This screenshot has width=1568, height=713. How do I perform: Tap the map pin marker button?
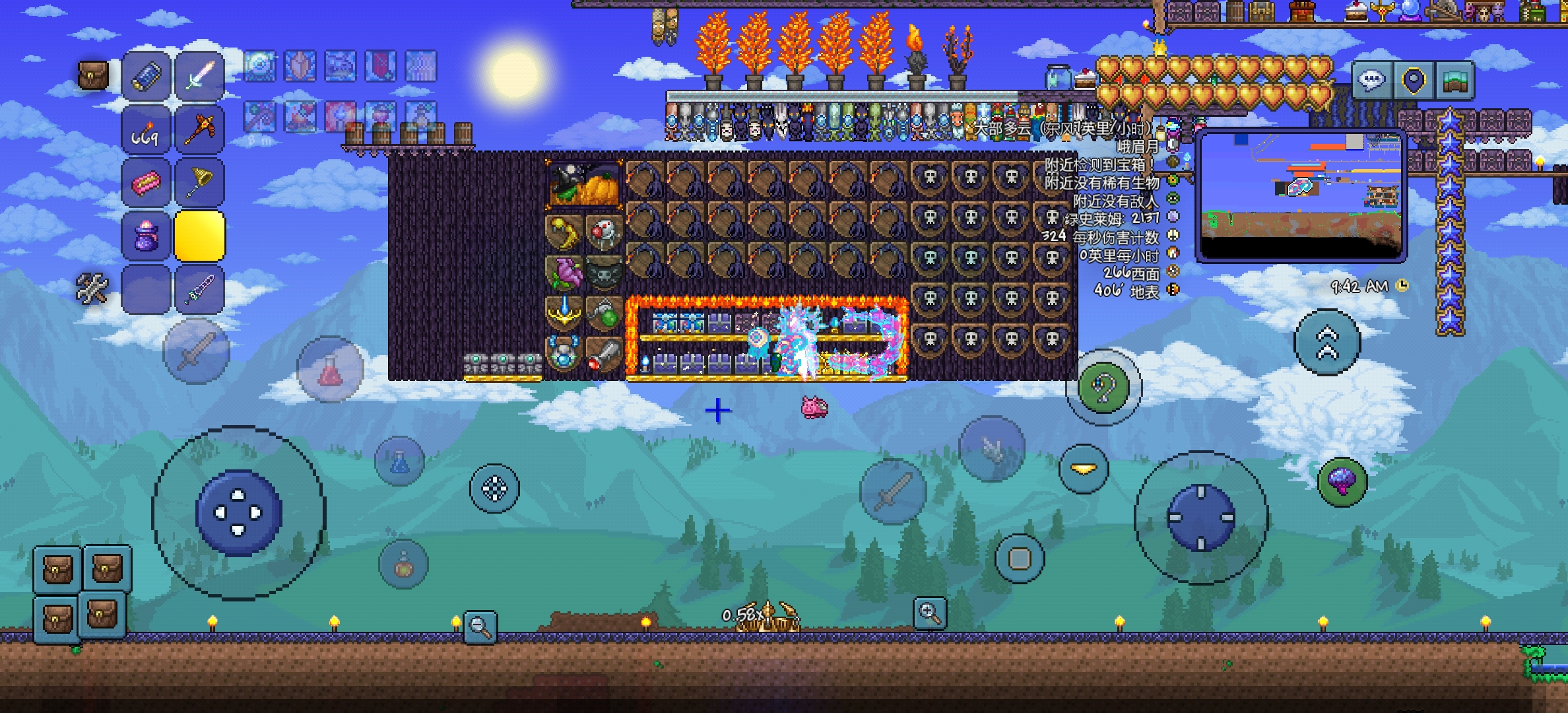pos(1412,81)
